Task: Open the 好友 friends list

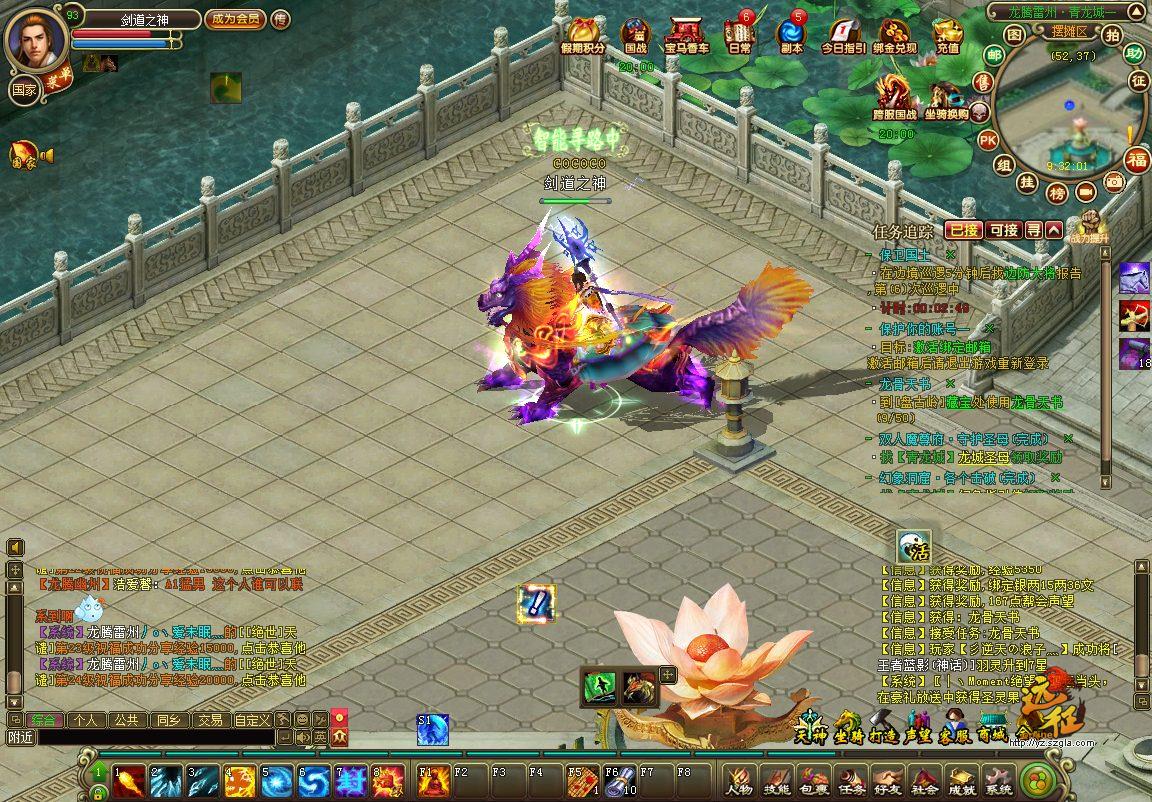Action: 887,780
